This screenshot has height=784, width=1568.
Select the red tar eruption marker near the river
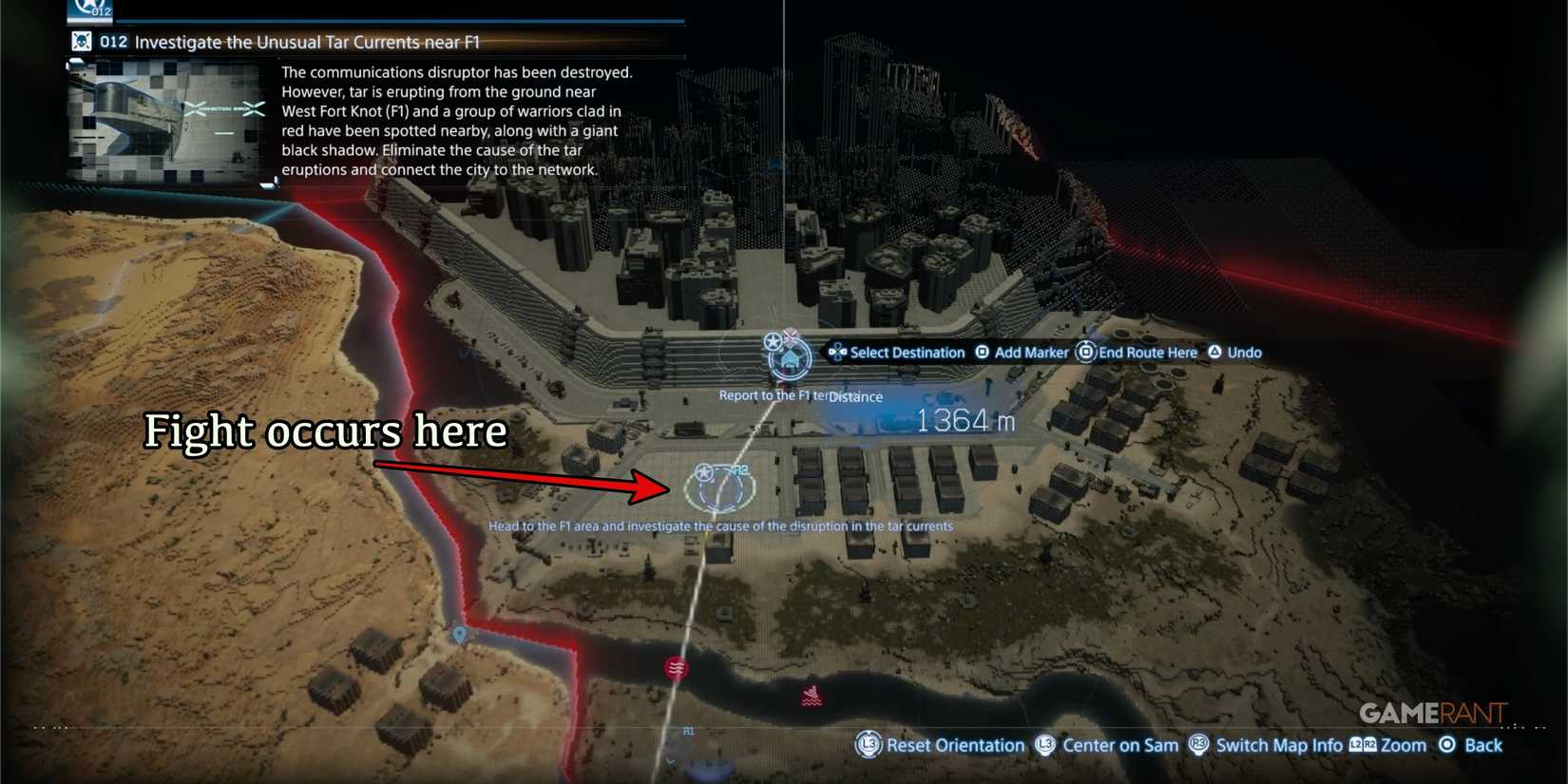point(676,668)
